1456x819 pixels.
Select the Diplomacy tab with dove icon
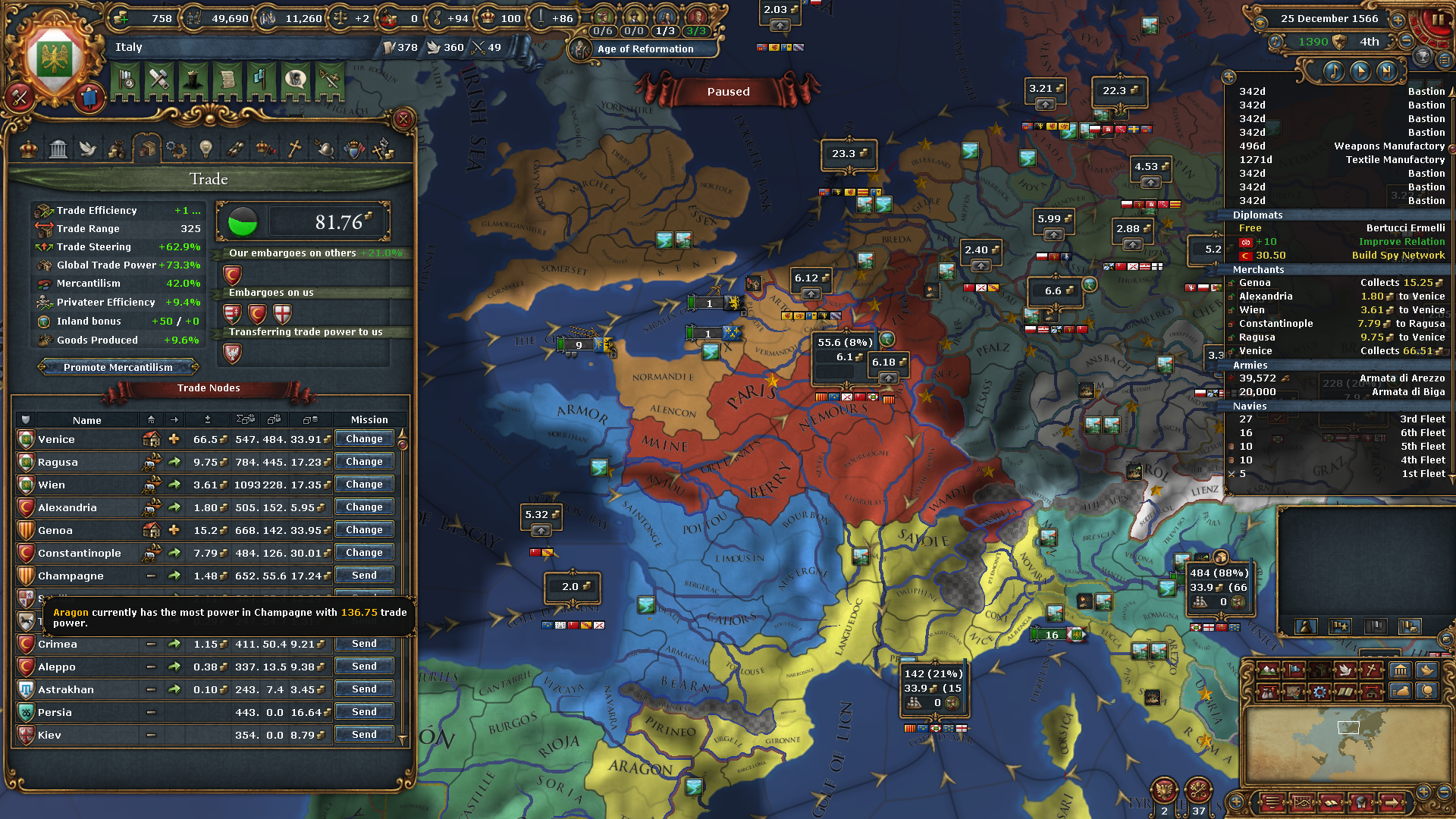click(88, 149)
